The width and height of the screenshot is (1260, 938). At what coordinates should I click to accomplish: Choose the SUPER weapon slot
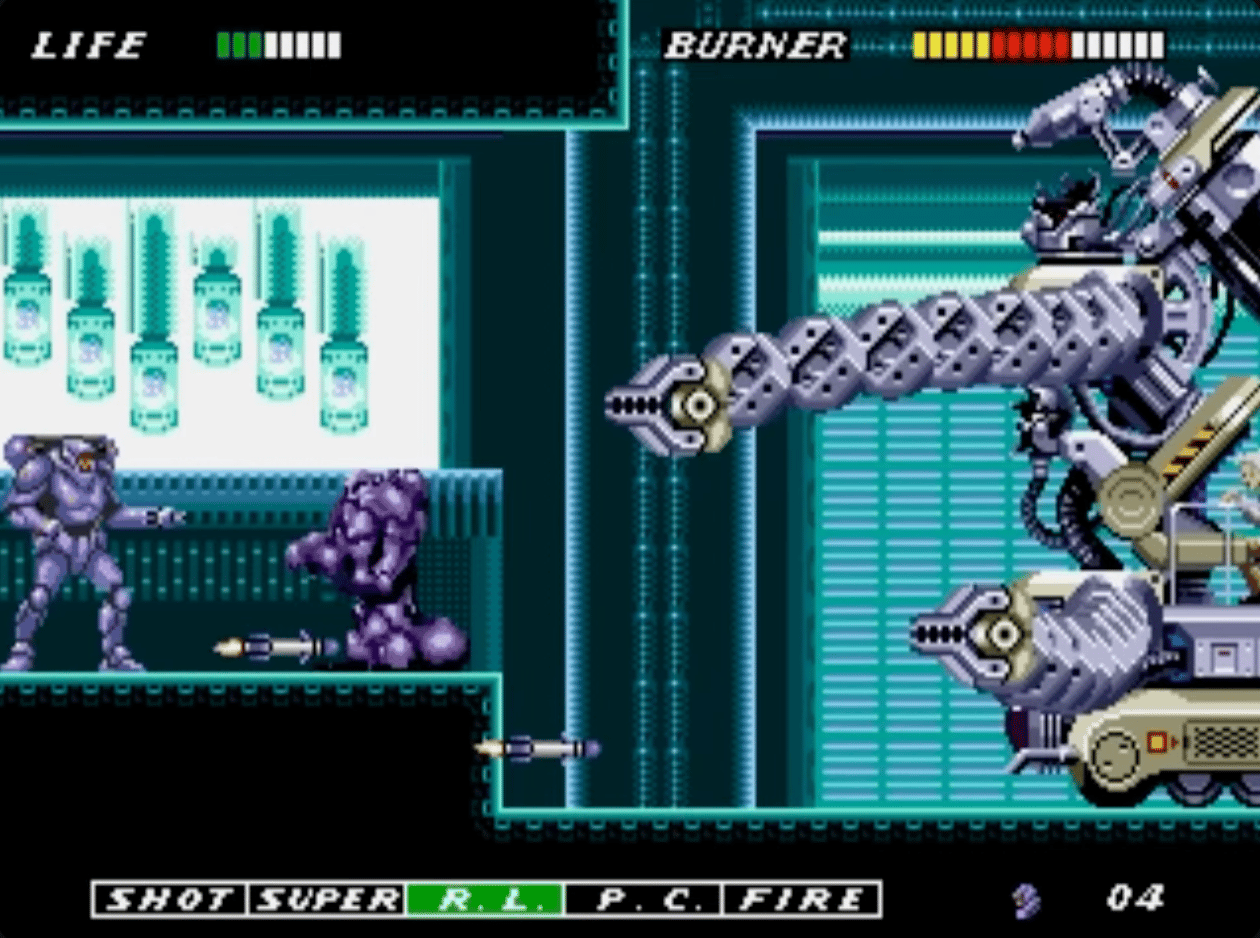(x=327, y=899)
